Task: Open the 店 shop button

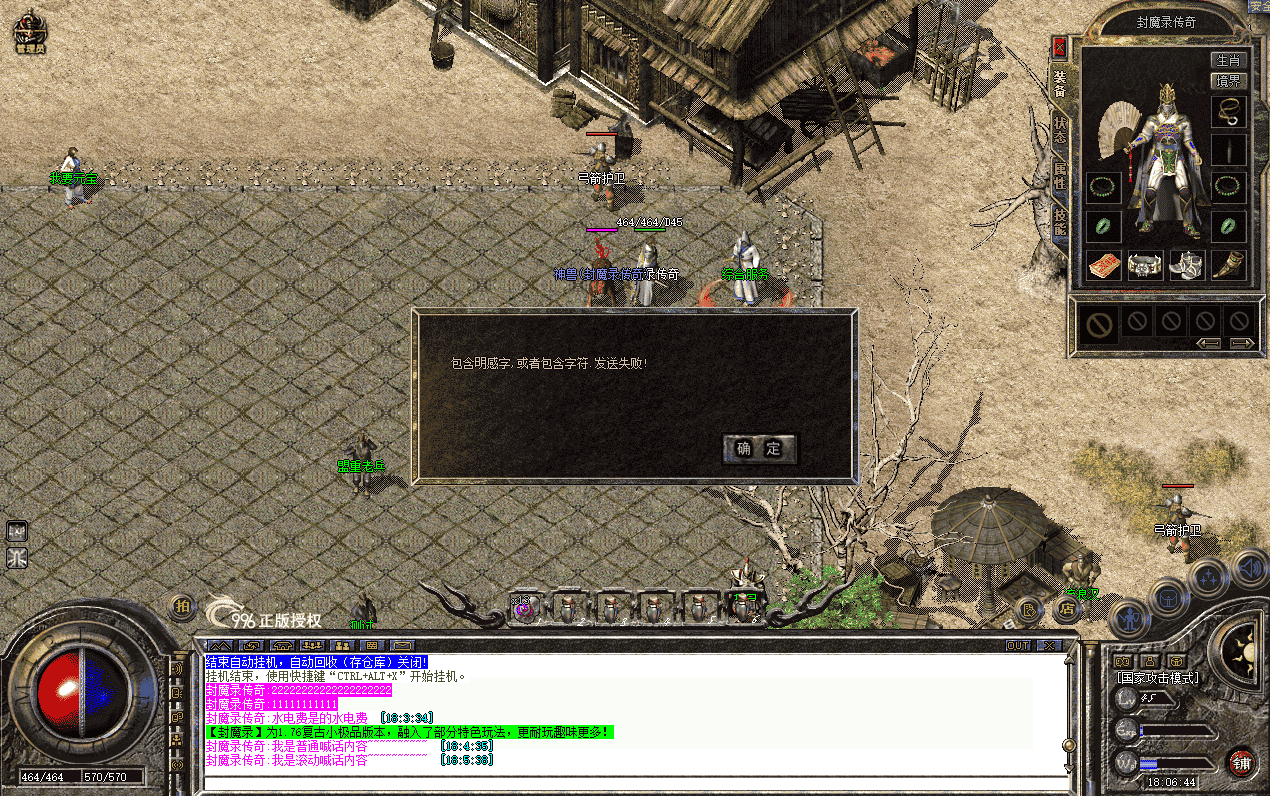Action: 1067,608
